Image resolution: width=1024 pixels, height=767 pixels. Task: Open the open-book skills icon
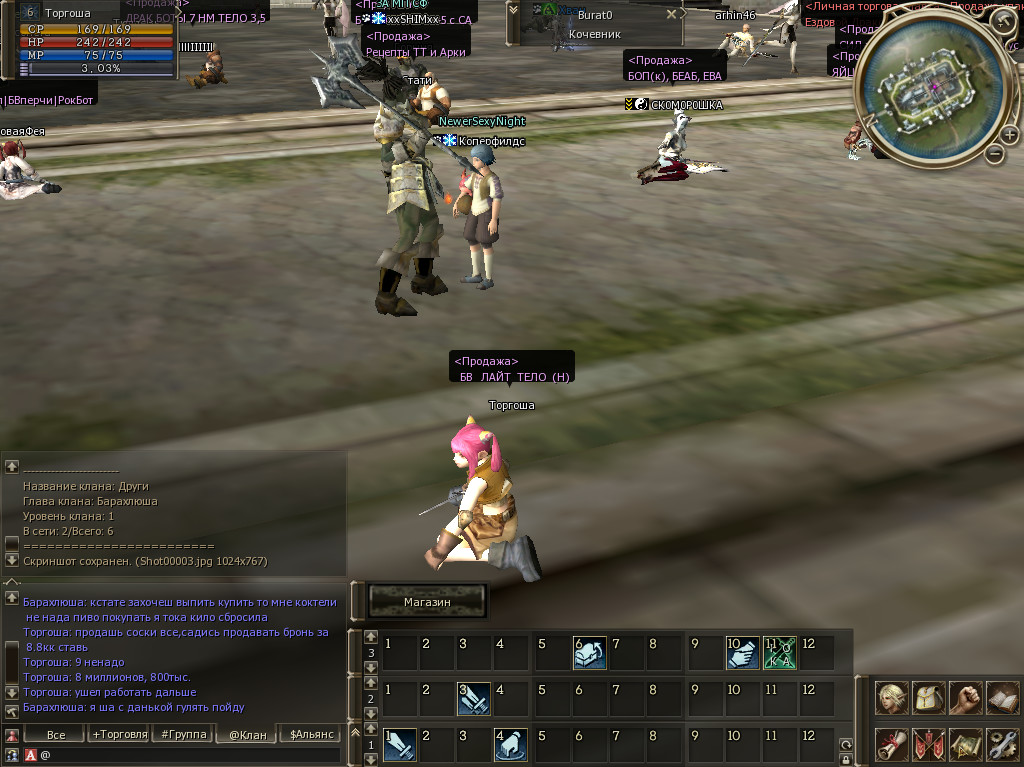[x=1001, y=697]
